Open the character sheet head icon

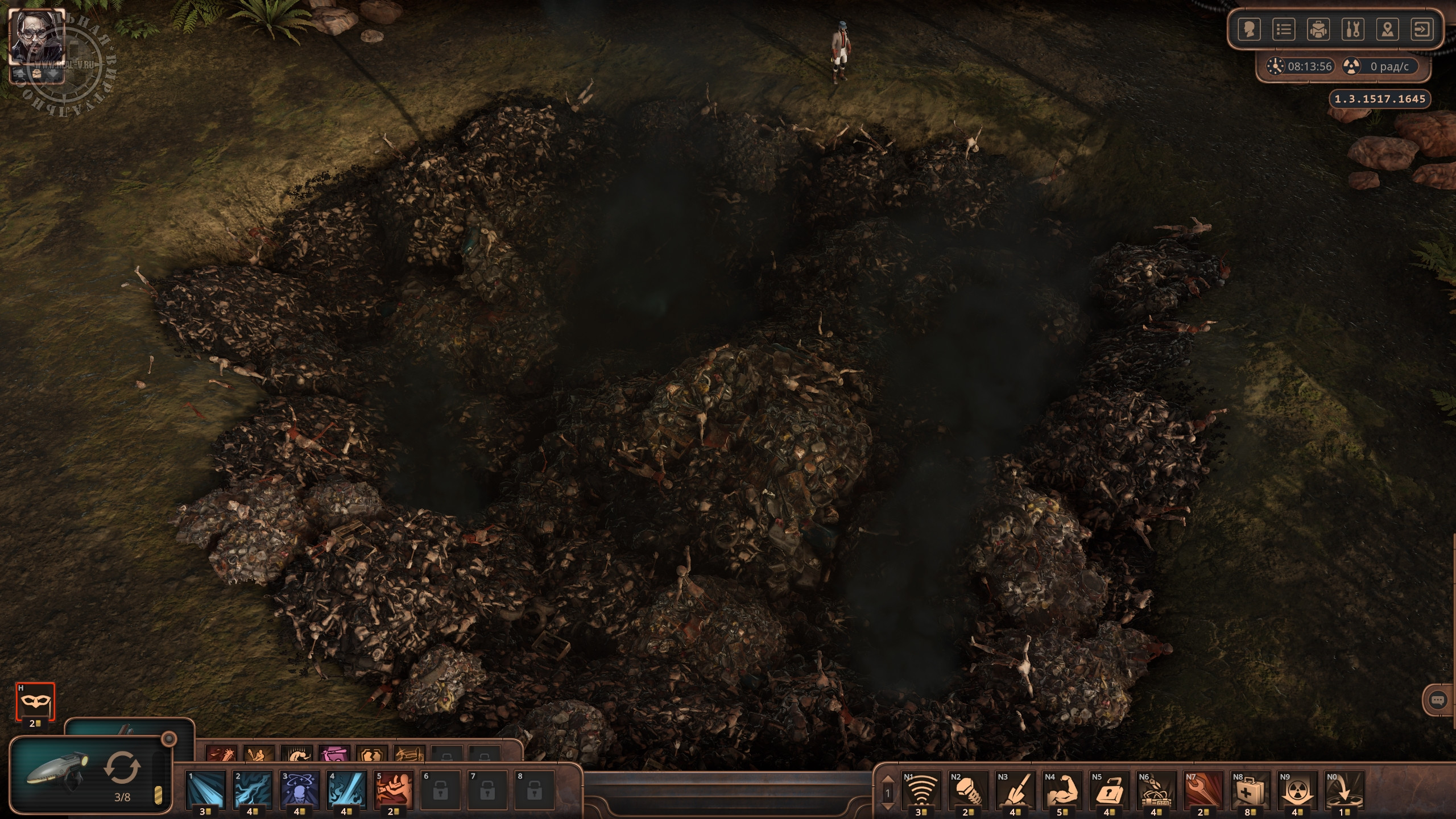pyautogui.click(x=1249, y=29)
